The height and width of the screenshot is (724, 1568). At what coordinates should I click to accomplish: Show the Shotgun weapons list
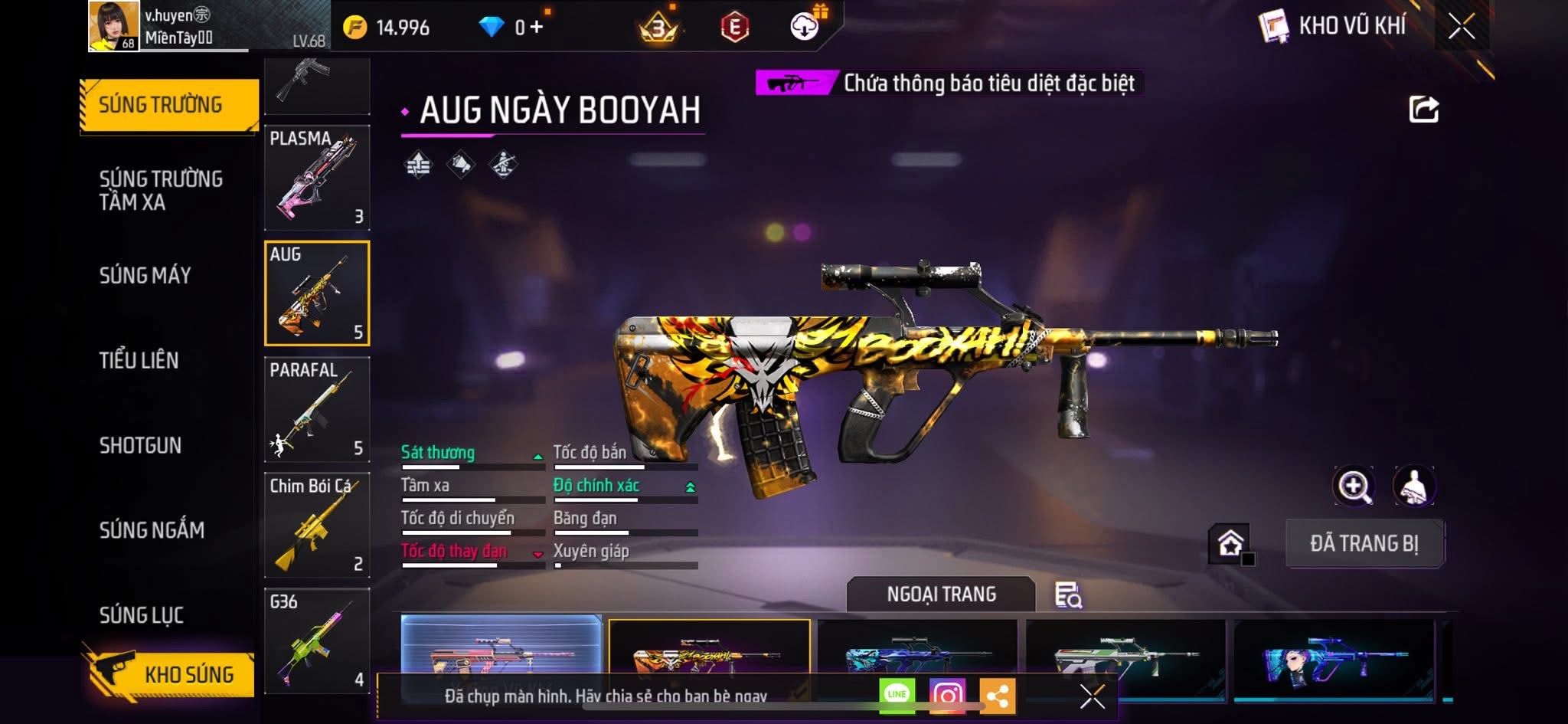(x=140, y=445)
